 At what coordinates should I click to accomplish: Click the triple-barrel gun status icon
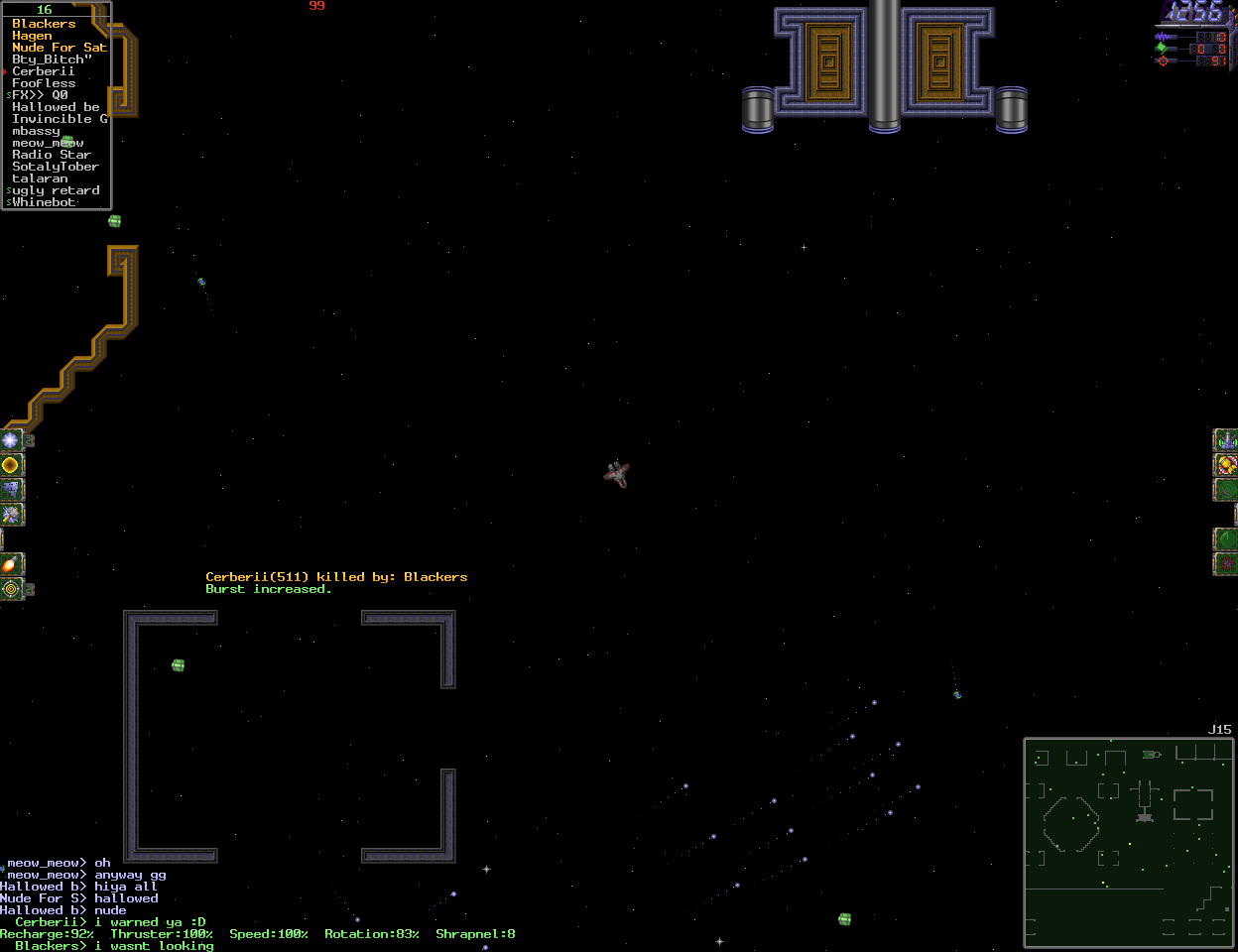coord(1226,439)
